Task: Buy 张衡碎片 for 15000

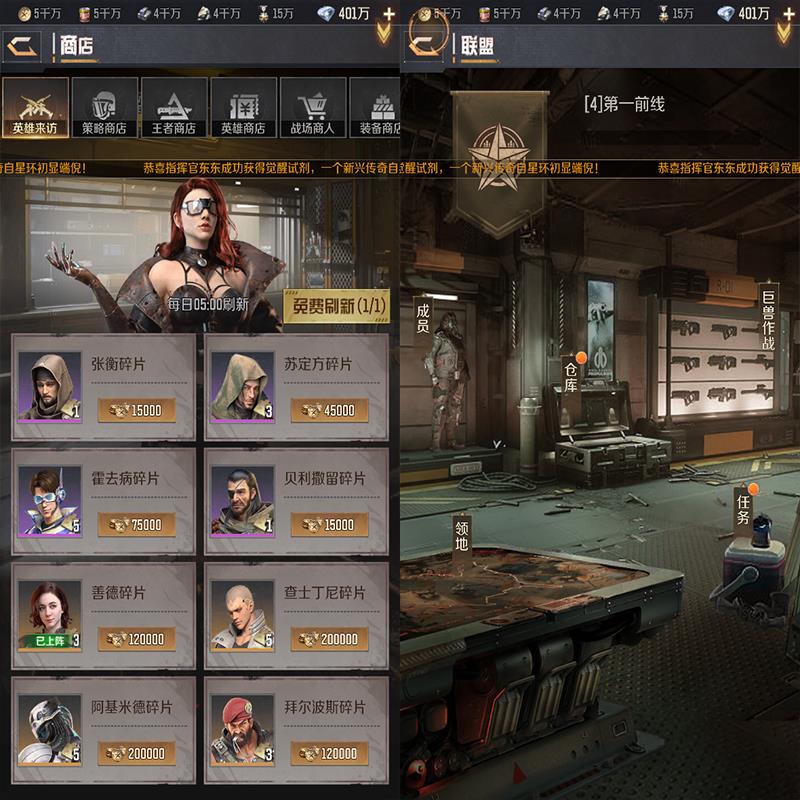Action: (136, 410)
